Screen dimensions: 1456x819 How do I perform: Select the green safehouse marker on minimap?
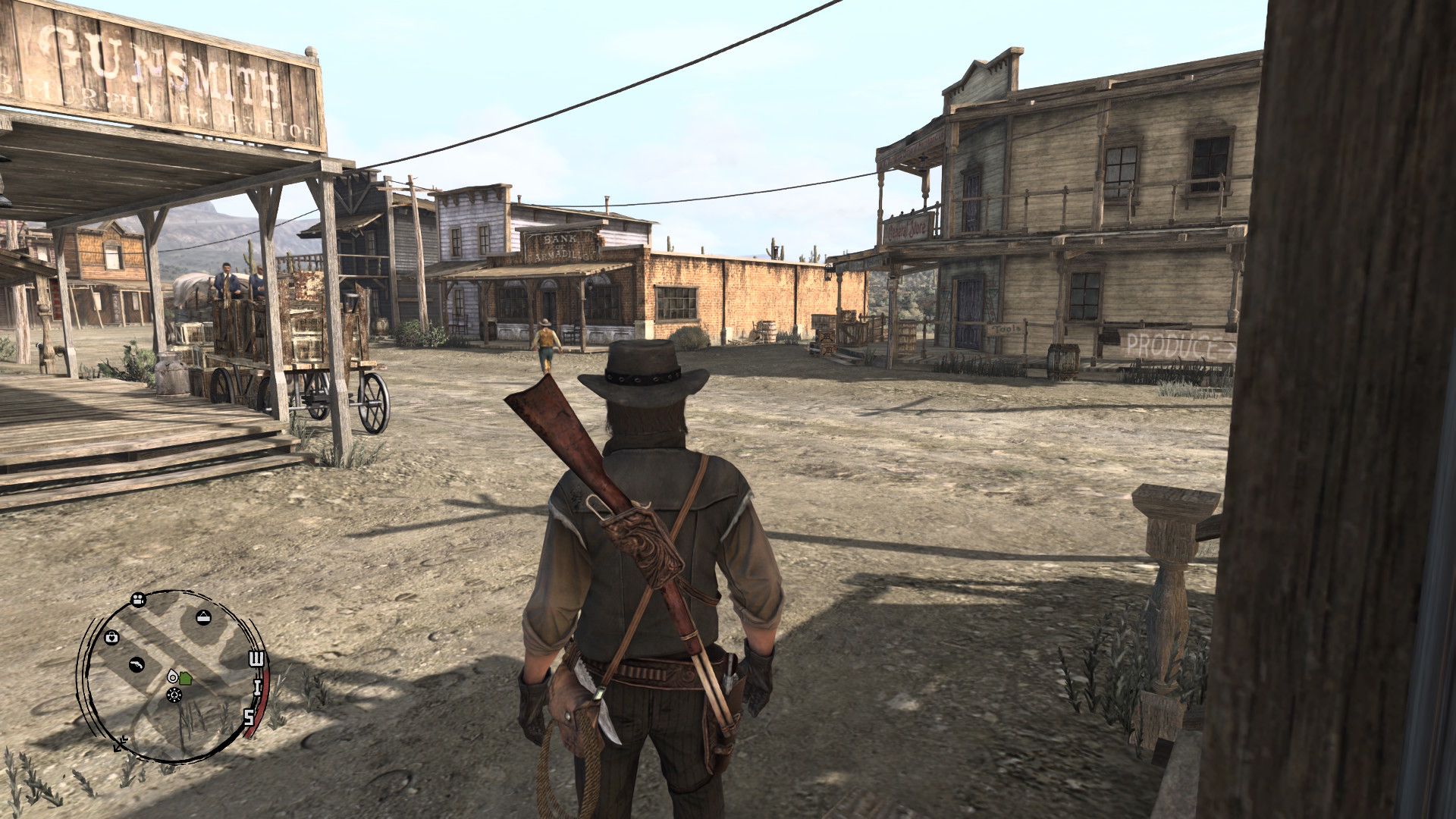click(x=186, y=678)
